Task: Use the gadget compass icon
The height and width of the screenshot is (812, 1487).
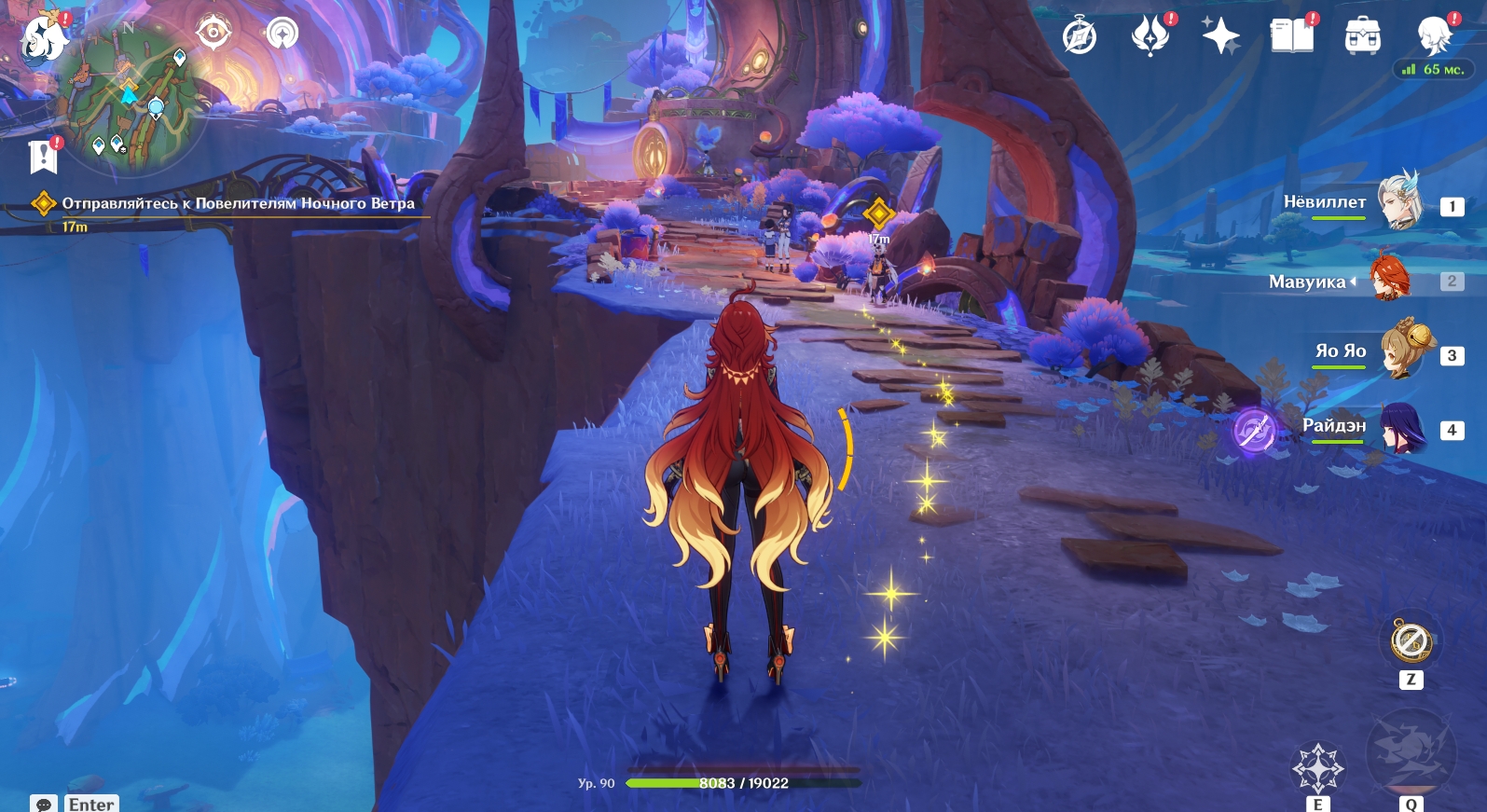Action: (x=1411, y=640)
